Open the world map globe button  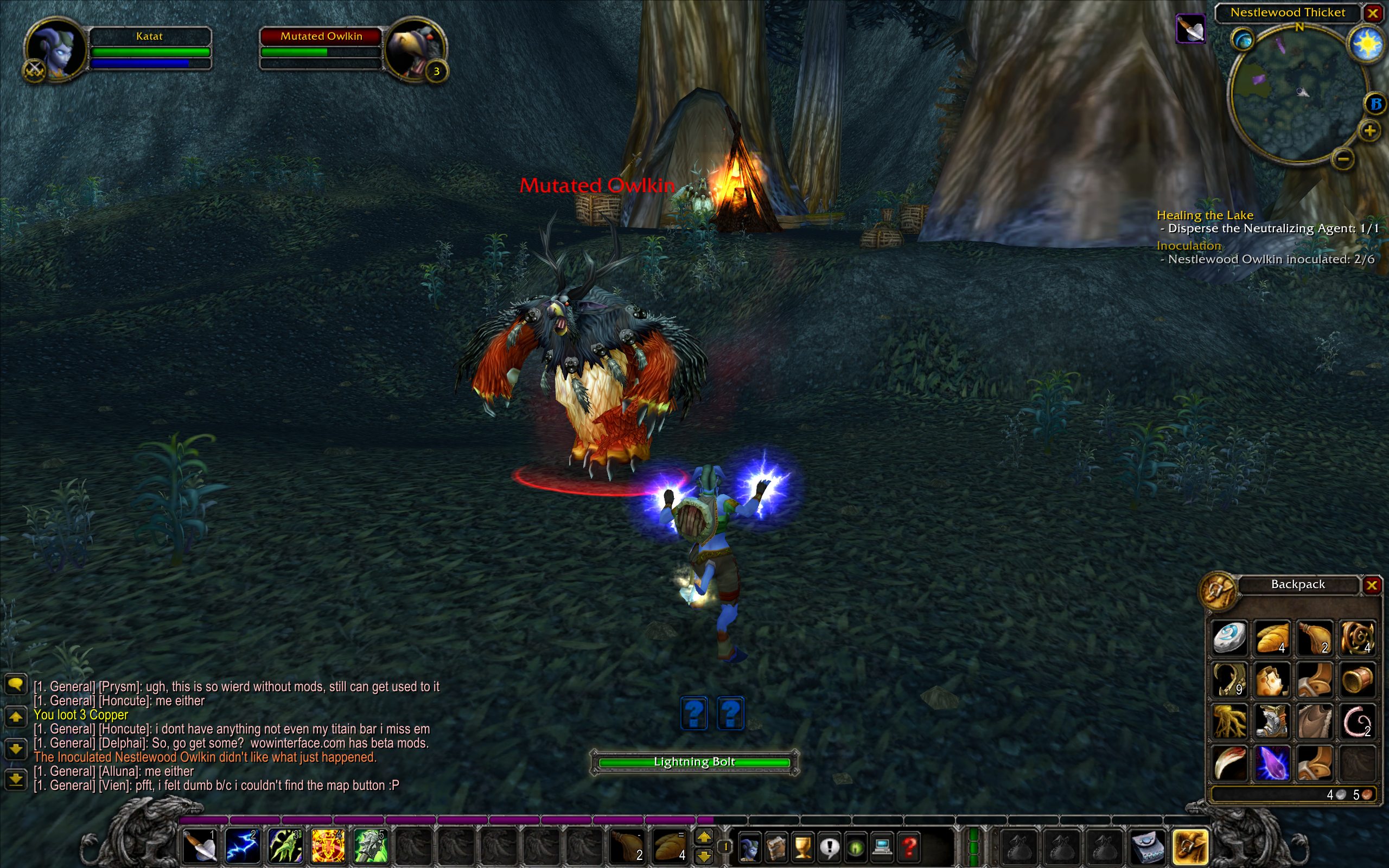coord(1243,40)
